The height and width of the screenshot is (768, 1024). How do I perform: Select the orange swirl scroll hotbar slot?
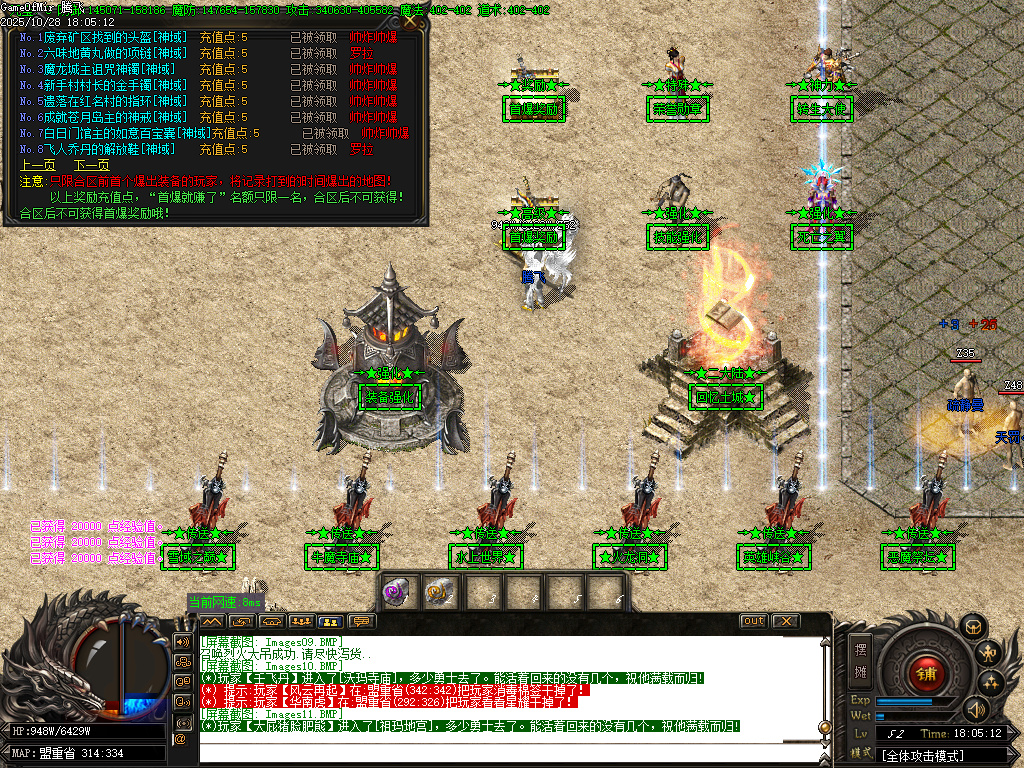click(x=438, y=592)
